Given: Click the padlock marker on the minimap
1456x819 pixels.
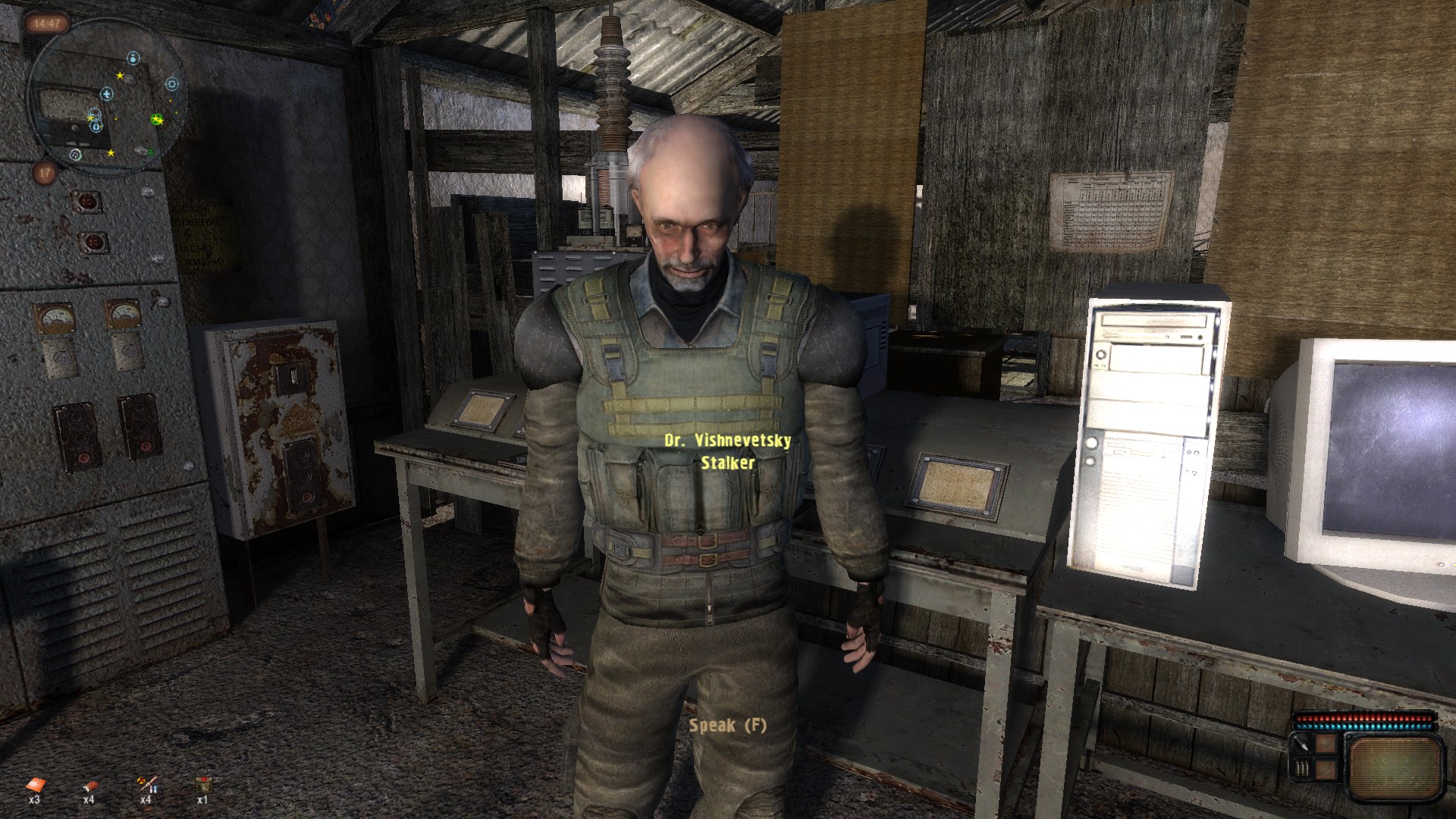Looking at the screenshot, I should coord(97,127).
